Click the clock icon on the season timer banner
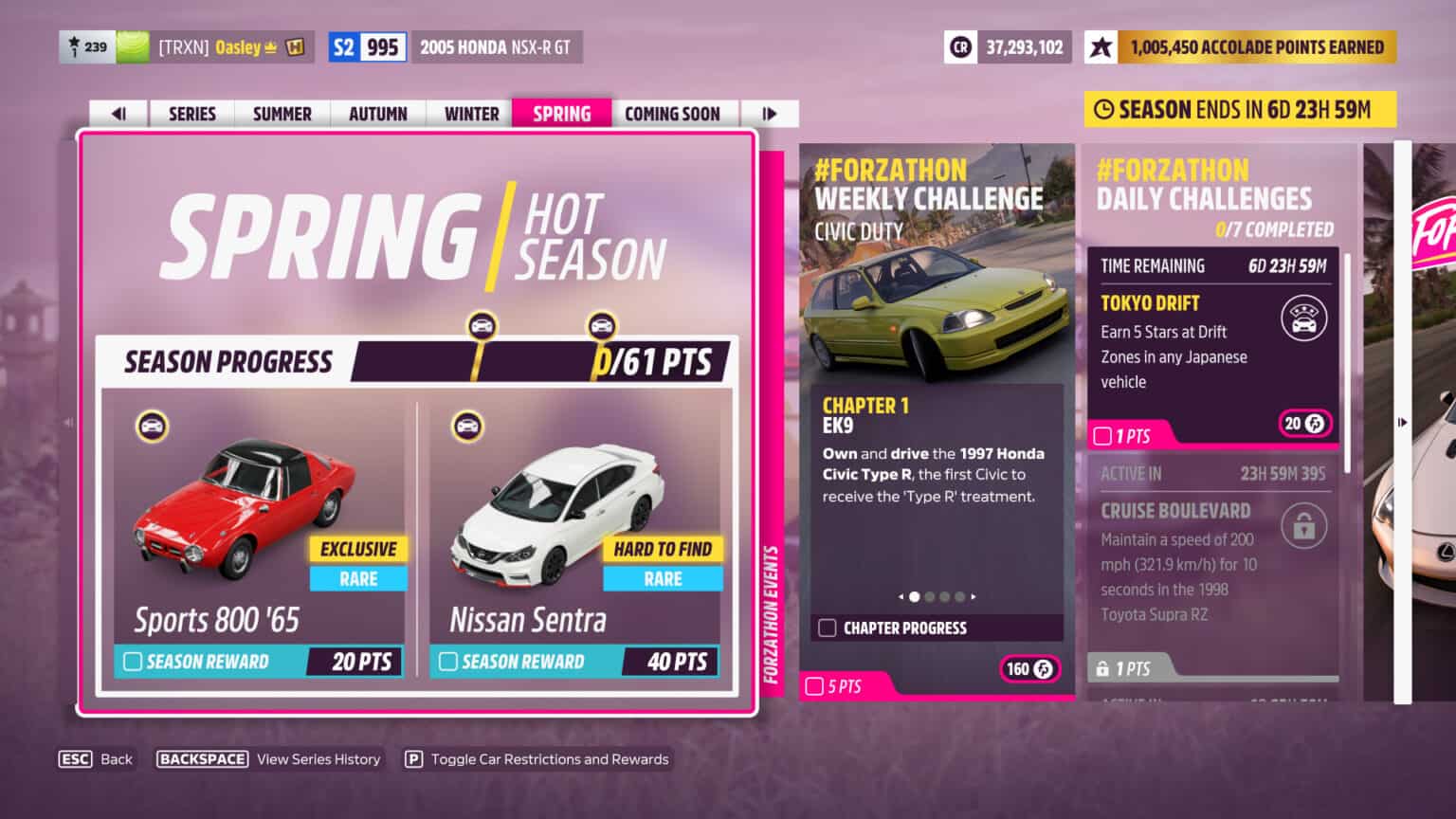 tap(1105, 109)
